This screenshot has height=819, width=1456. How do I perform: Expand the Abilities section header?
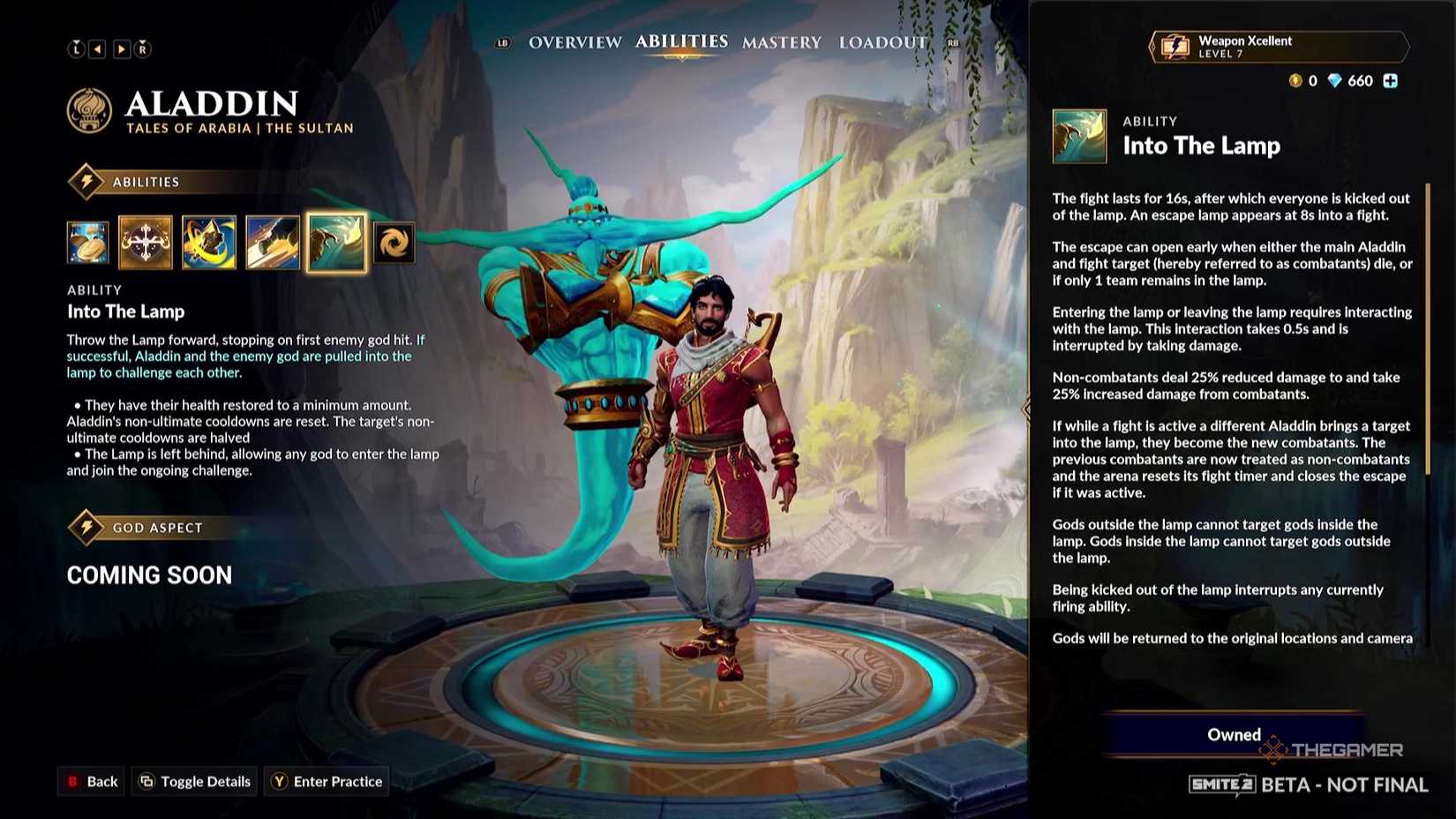tap(144, 182)
